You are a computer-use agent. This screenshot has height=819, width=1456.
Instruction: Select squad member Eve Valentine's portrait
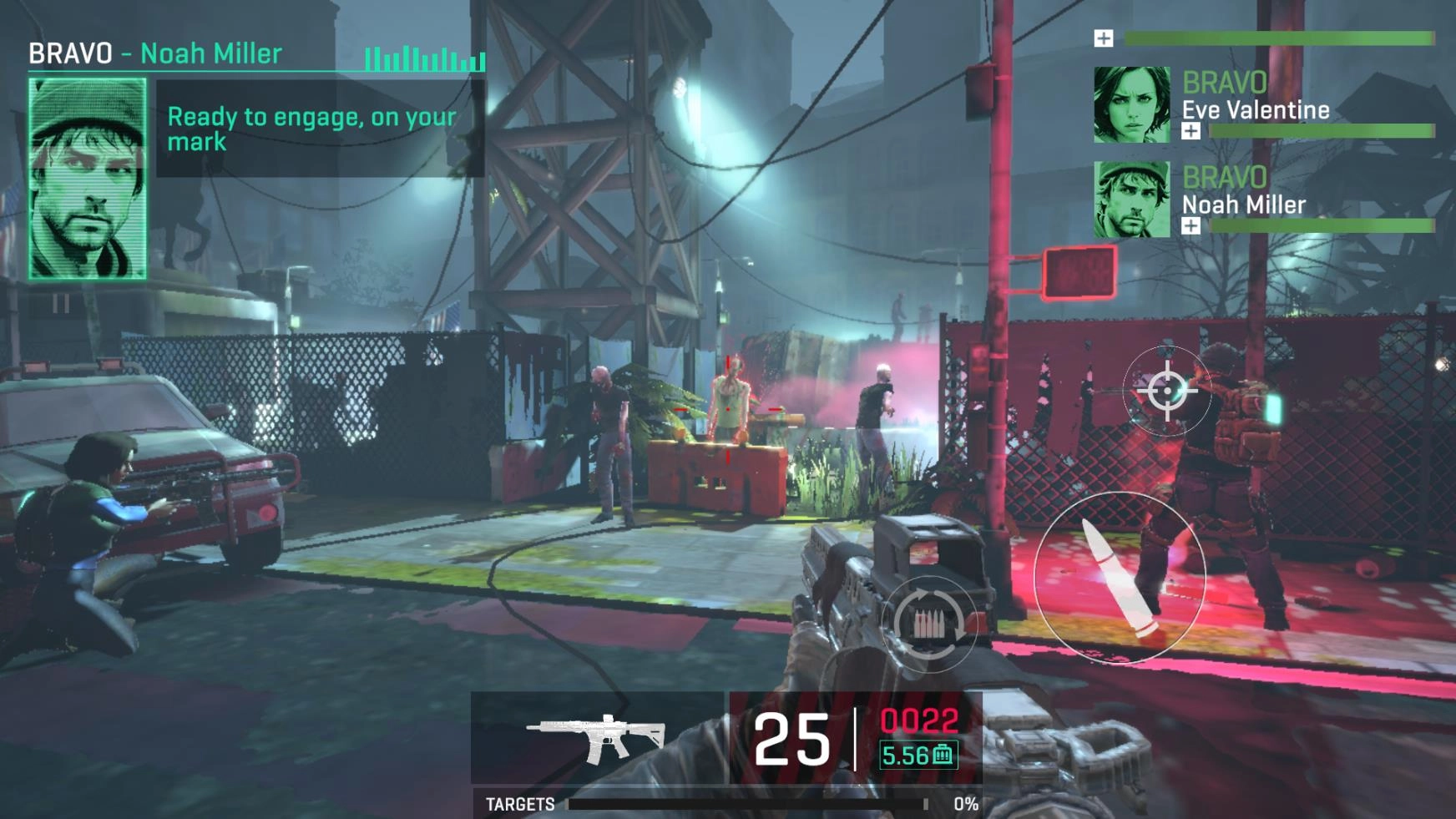click(1132, 105)
